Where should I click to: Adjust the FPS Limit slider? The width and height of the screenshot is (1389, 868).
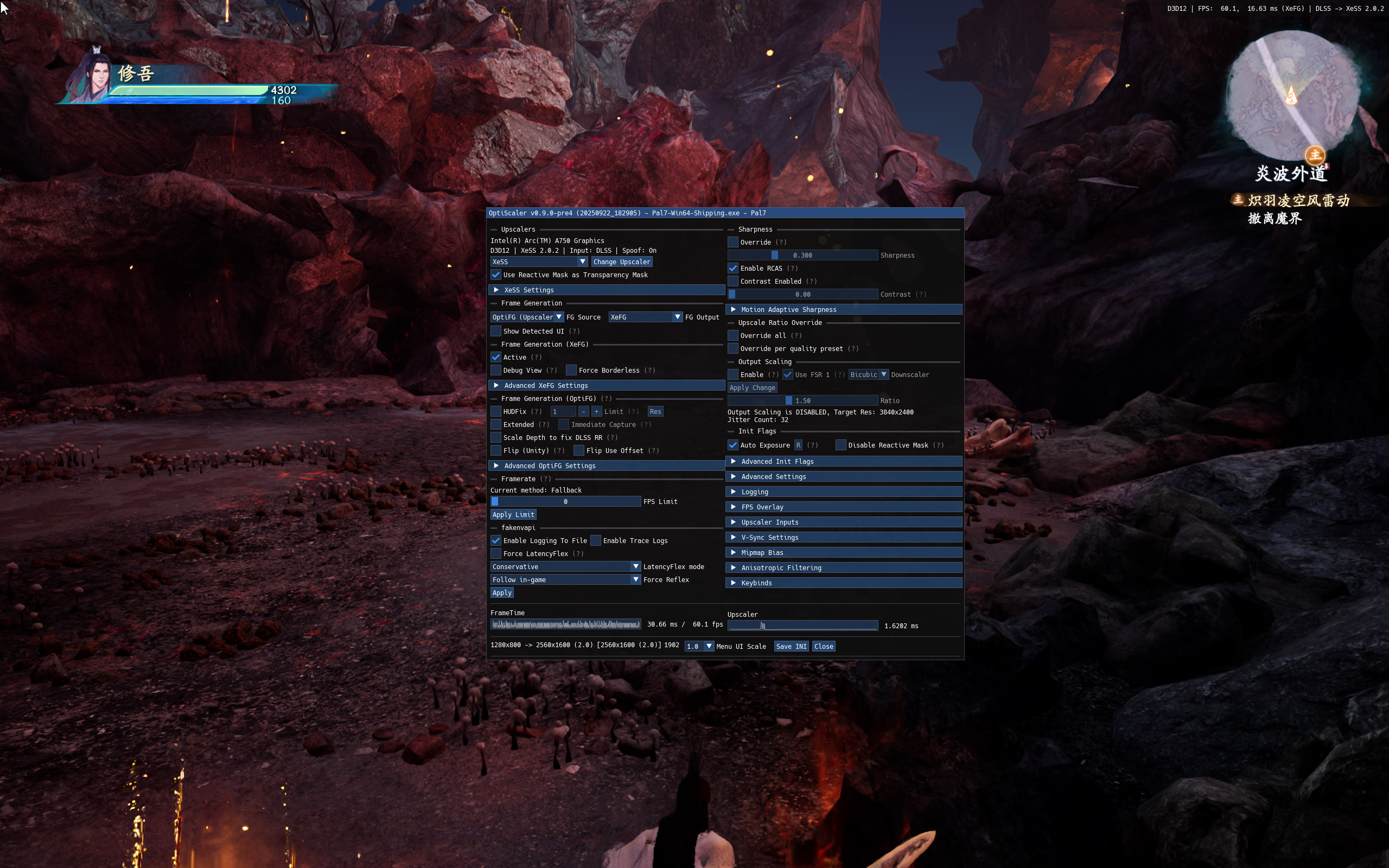[565, 502]
